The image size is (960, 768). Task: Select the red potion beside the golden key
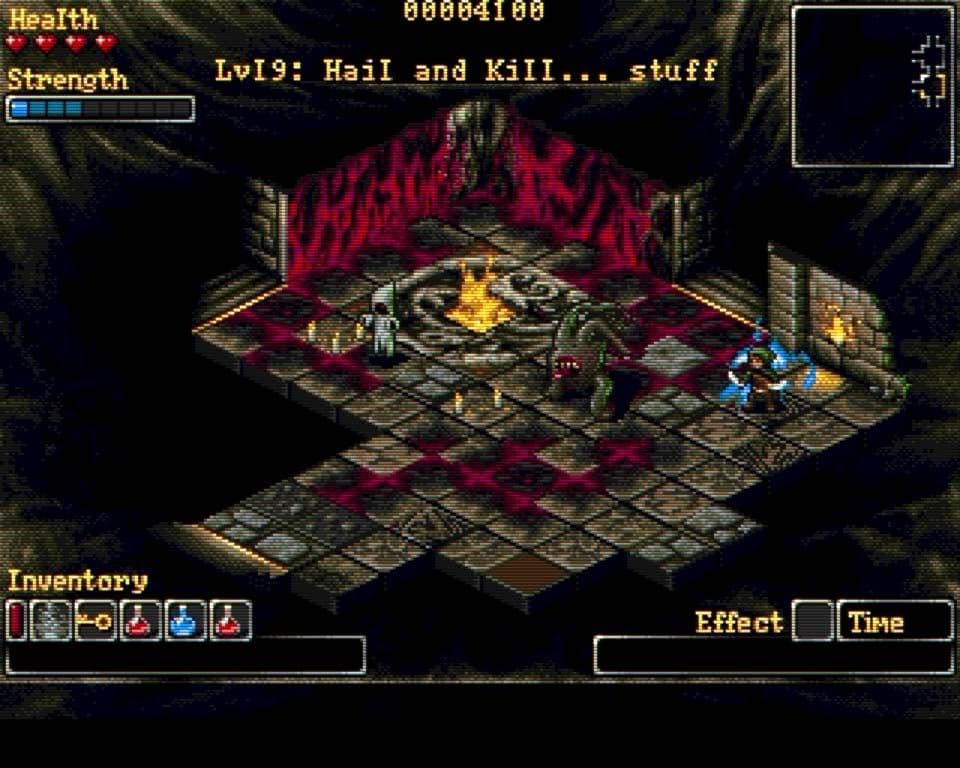point(141,621)
